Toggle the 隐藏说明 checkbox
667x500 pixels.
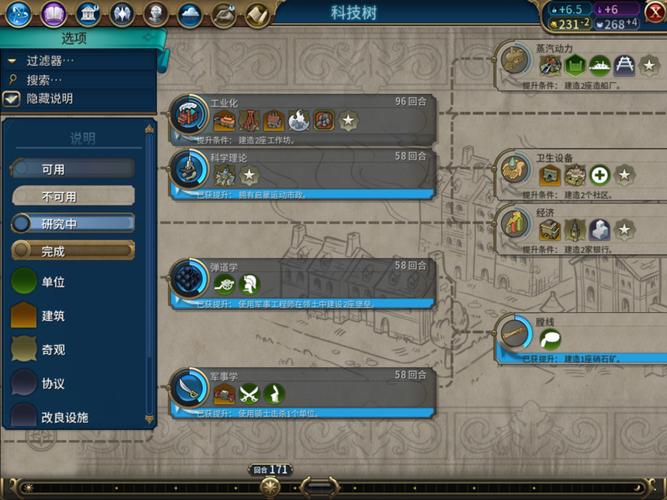point(12,99)
